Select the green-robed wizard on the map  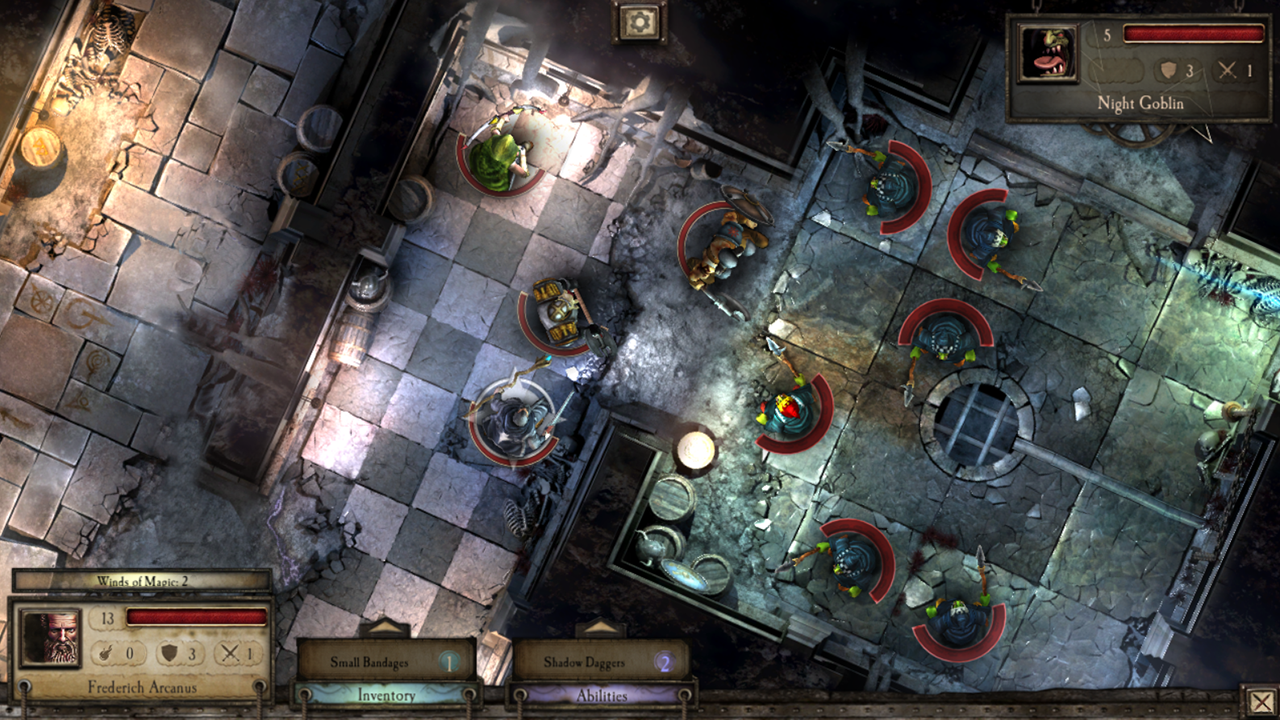[502, 155]
